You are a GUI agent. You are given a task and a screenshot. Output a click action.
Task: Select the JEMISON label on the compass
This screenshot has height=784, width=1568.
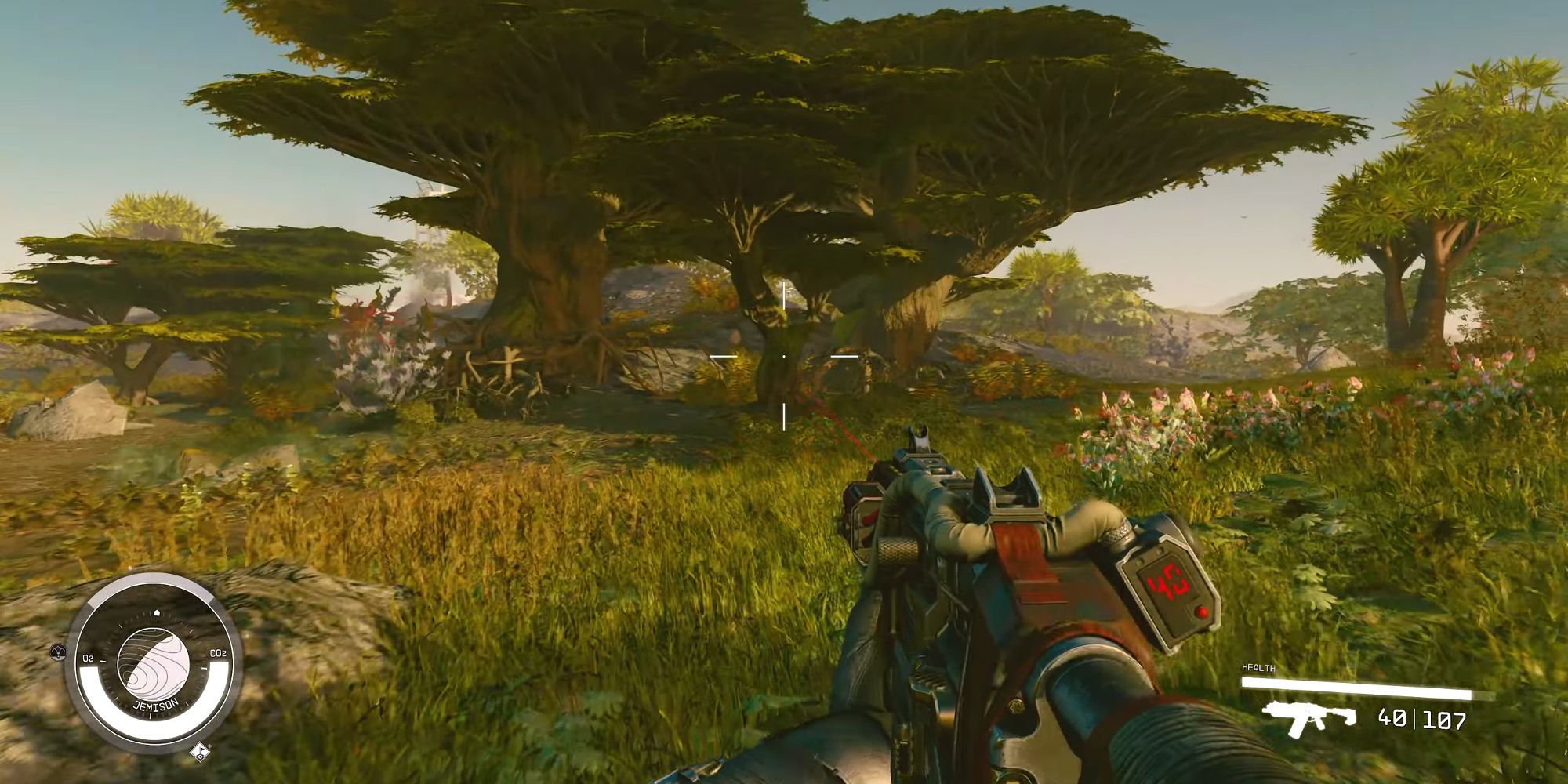point(155,703)
